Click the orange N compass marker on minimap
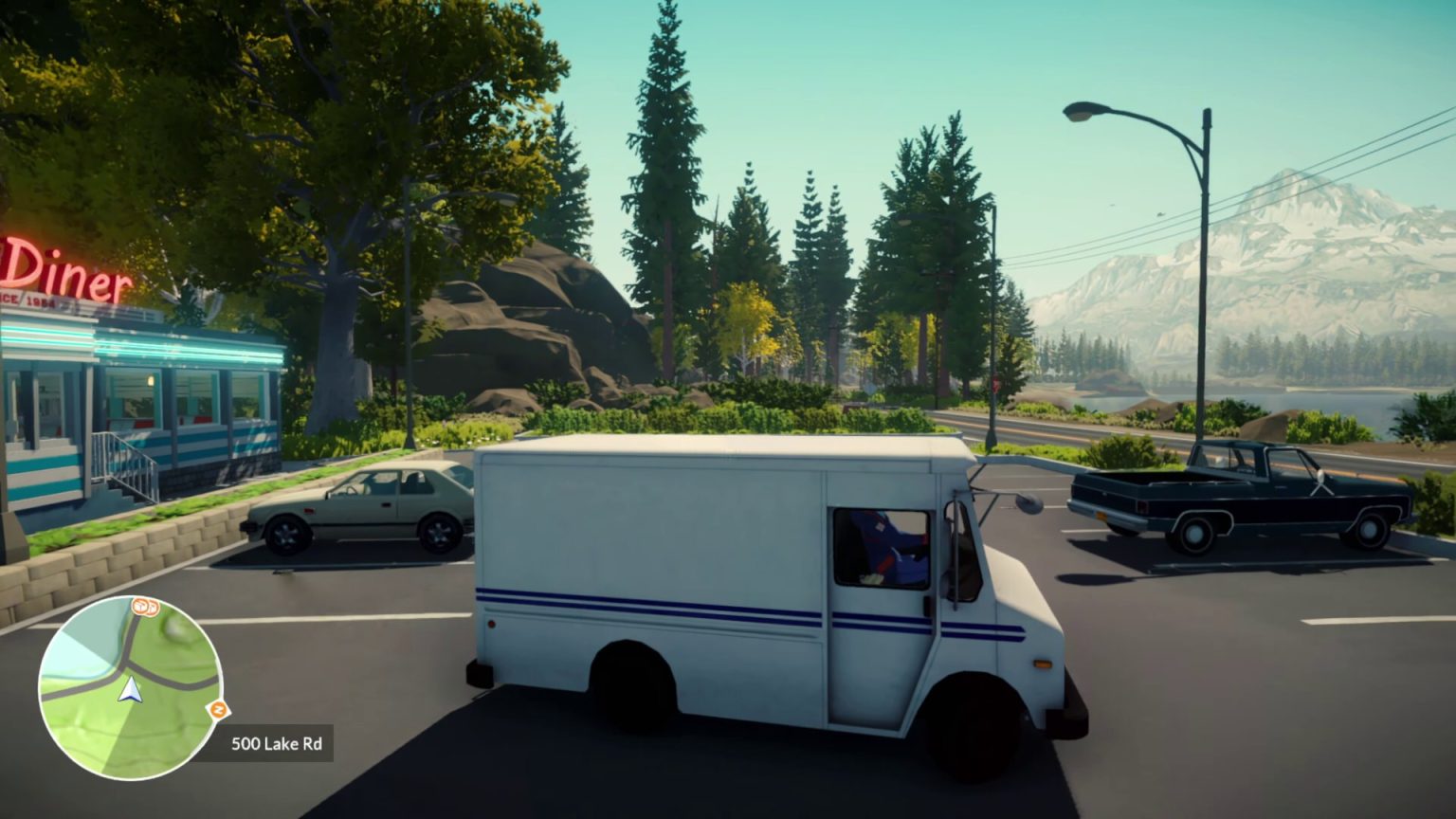Screen dimensions: 1456x819 tap(218, 708)
